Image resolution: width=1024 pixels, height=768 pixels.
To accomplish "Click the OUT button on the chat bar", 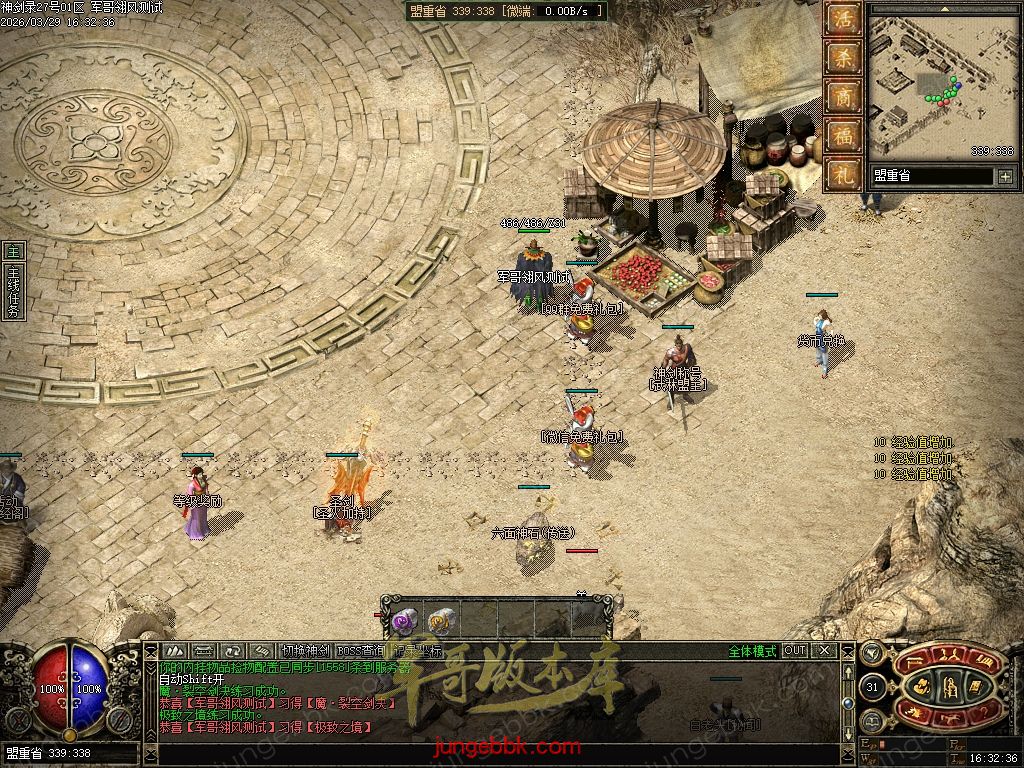I will click(x=795, y=651).
